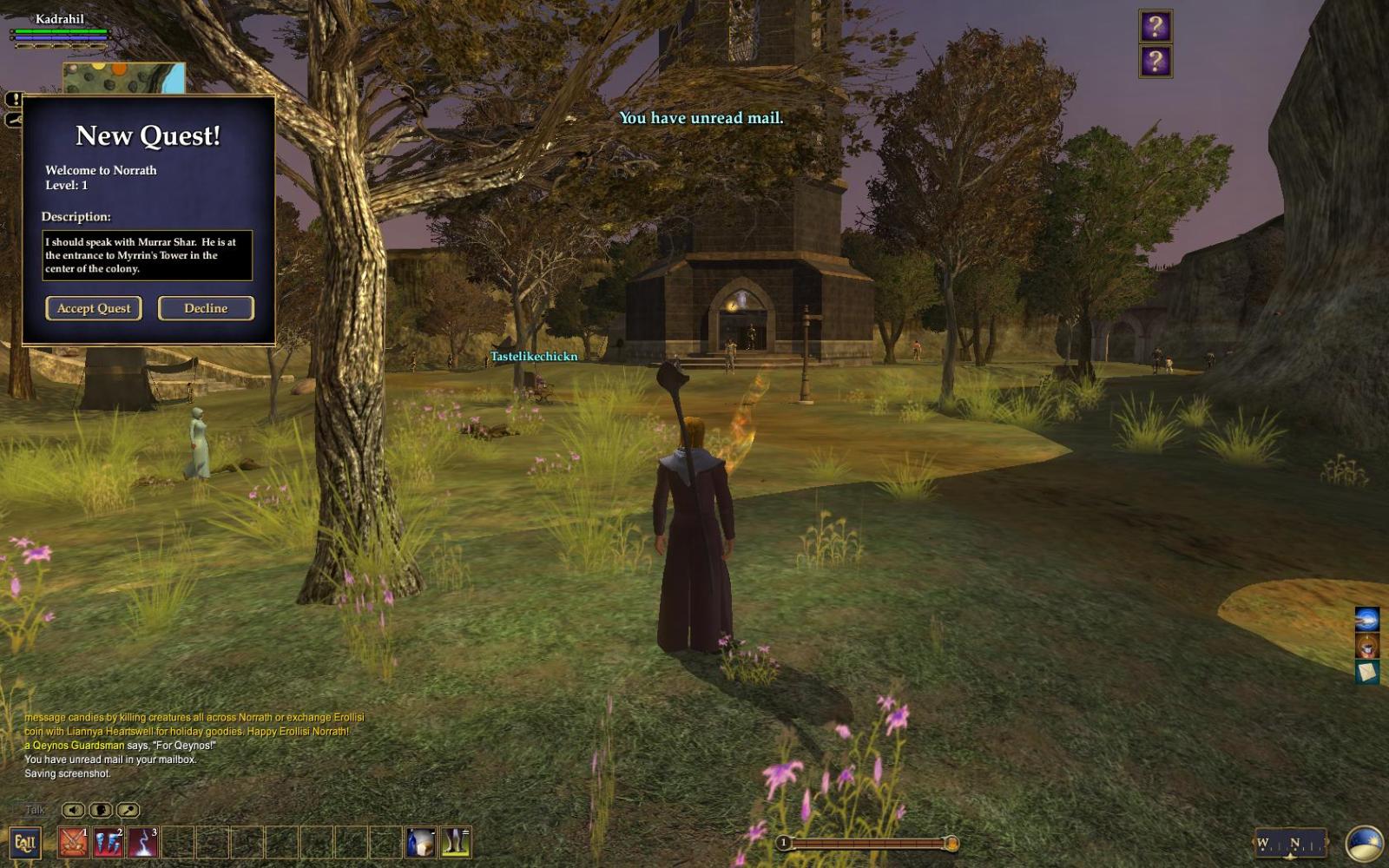Decline the new quest offer
This screenshot has height=868, width=1389.
pos(206,308)
